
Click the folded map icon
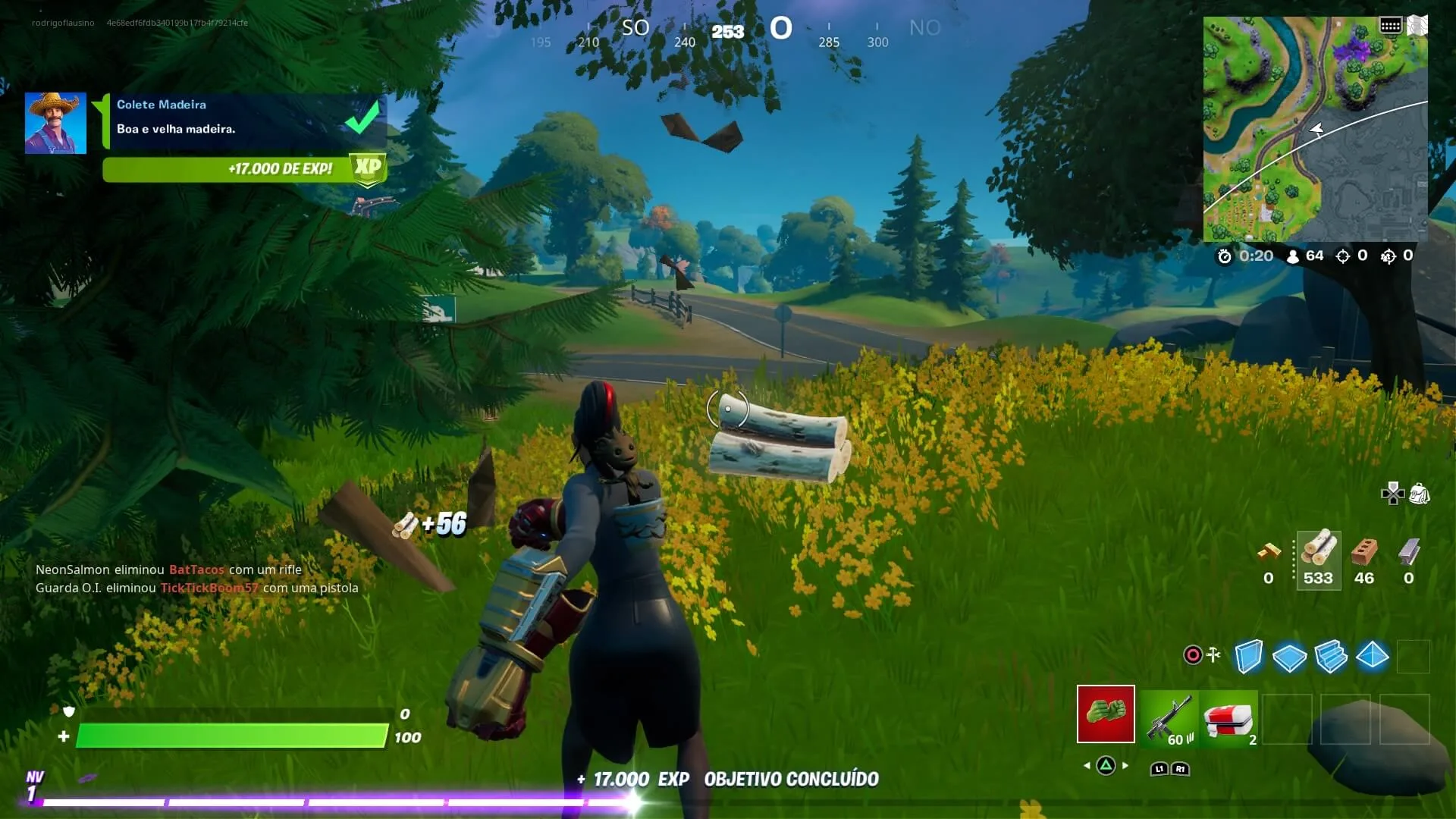pyautogui.click(x=1417, y=26)
